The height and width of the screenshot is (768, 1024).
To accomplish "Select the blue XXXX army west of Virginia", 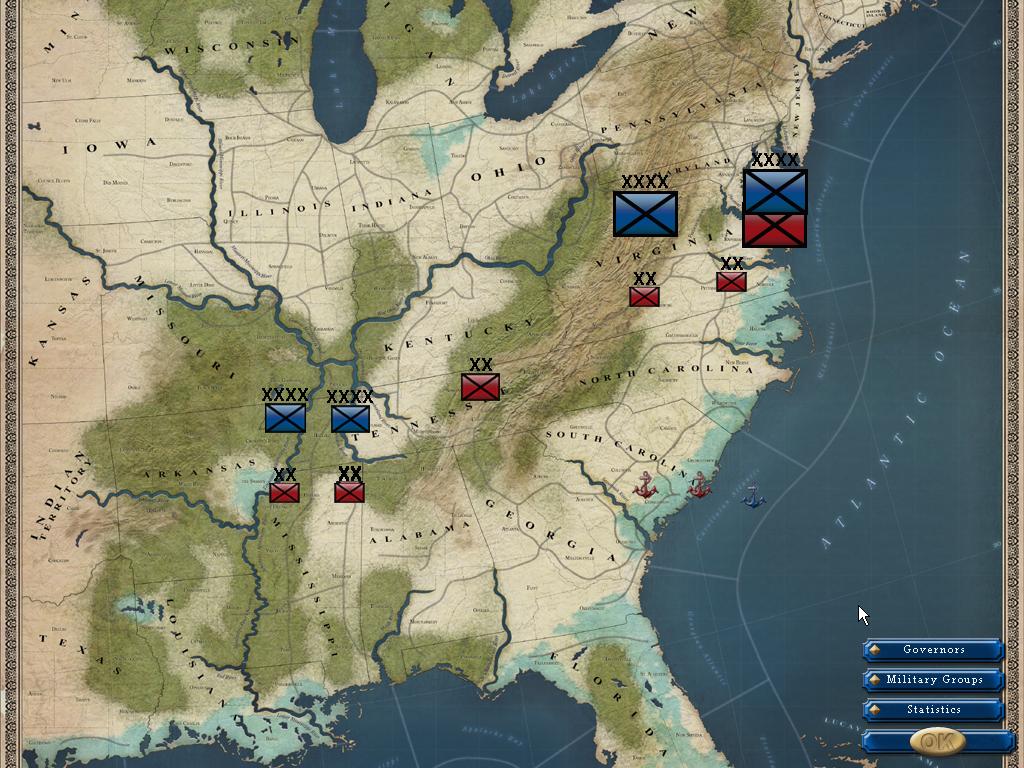I will point(645,213).
